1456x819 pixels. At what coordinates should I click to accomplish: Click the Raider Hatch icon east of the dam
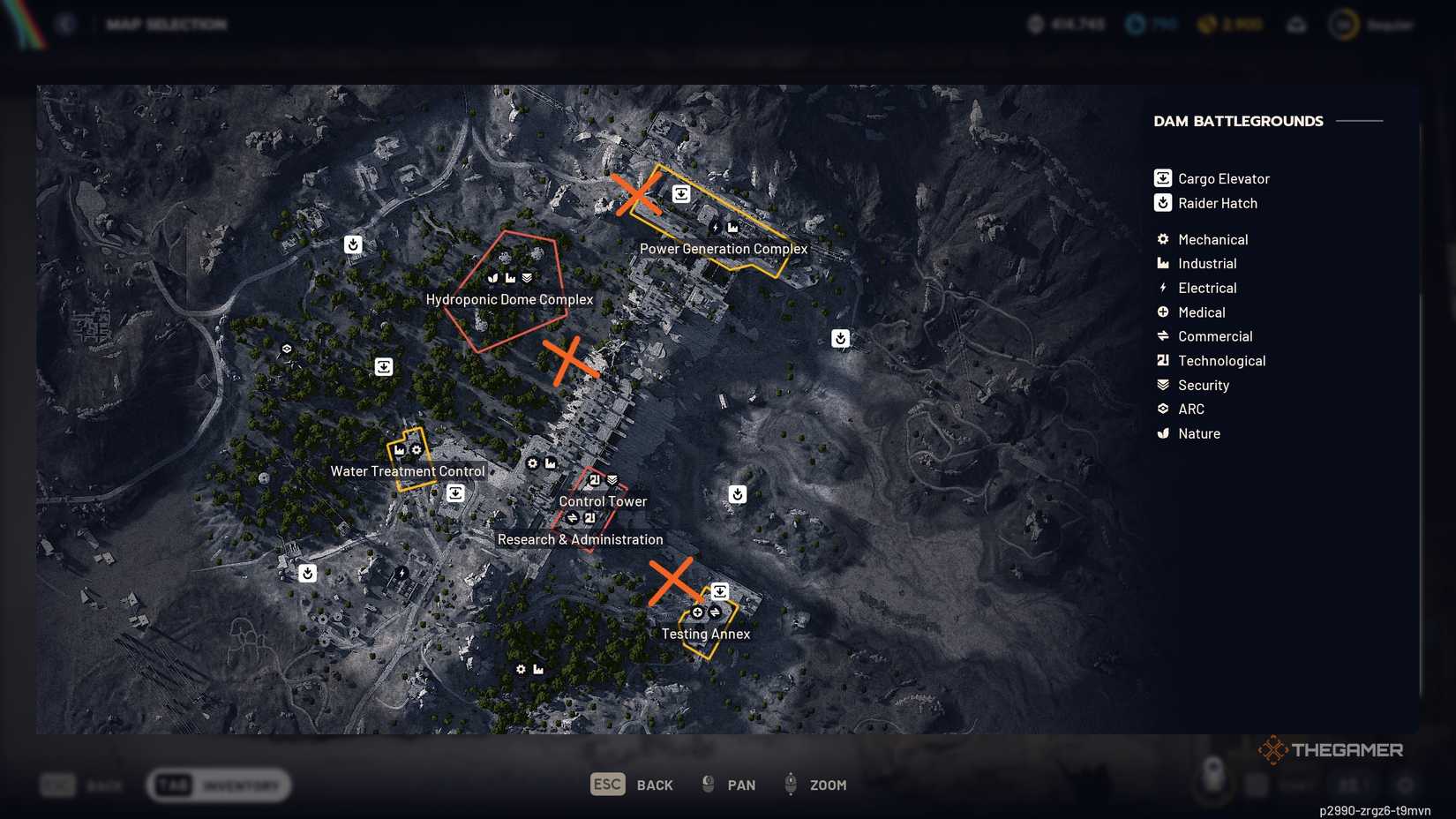840,337
